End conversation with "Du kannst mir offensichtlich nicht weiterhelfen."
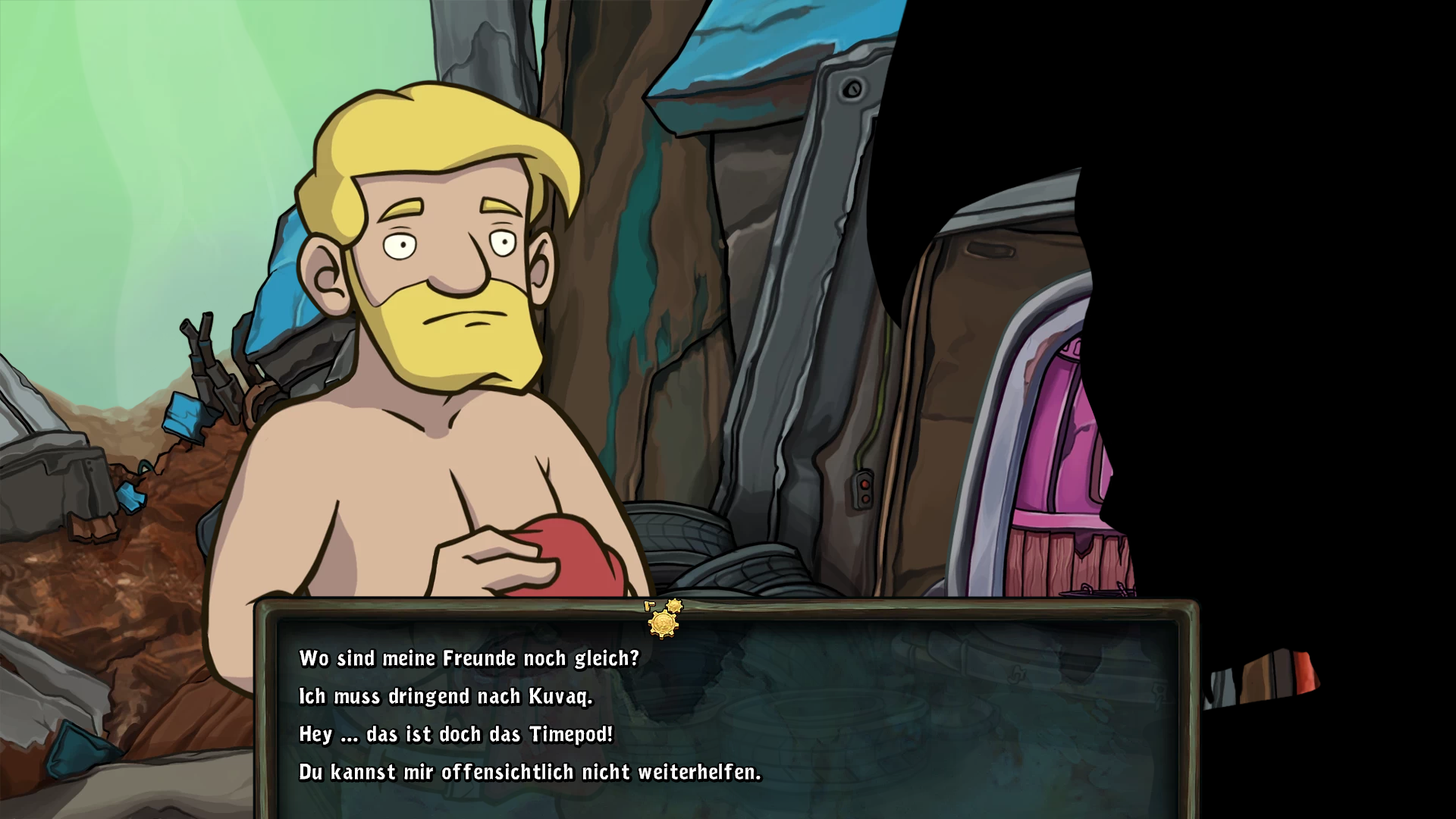 tap(529, 772)
